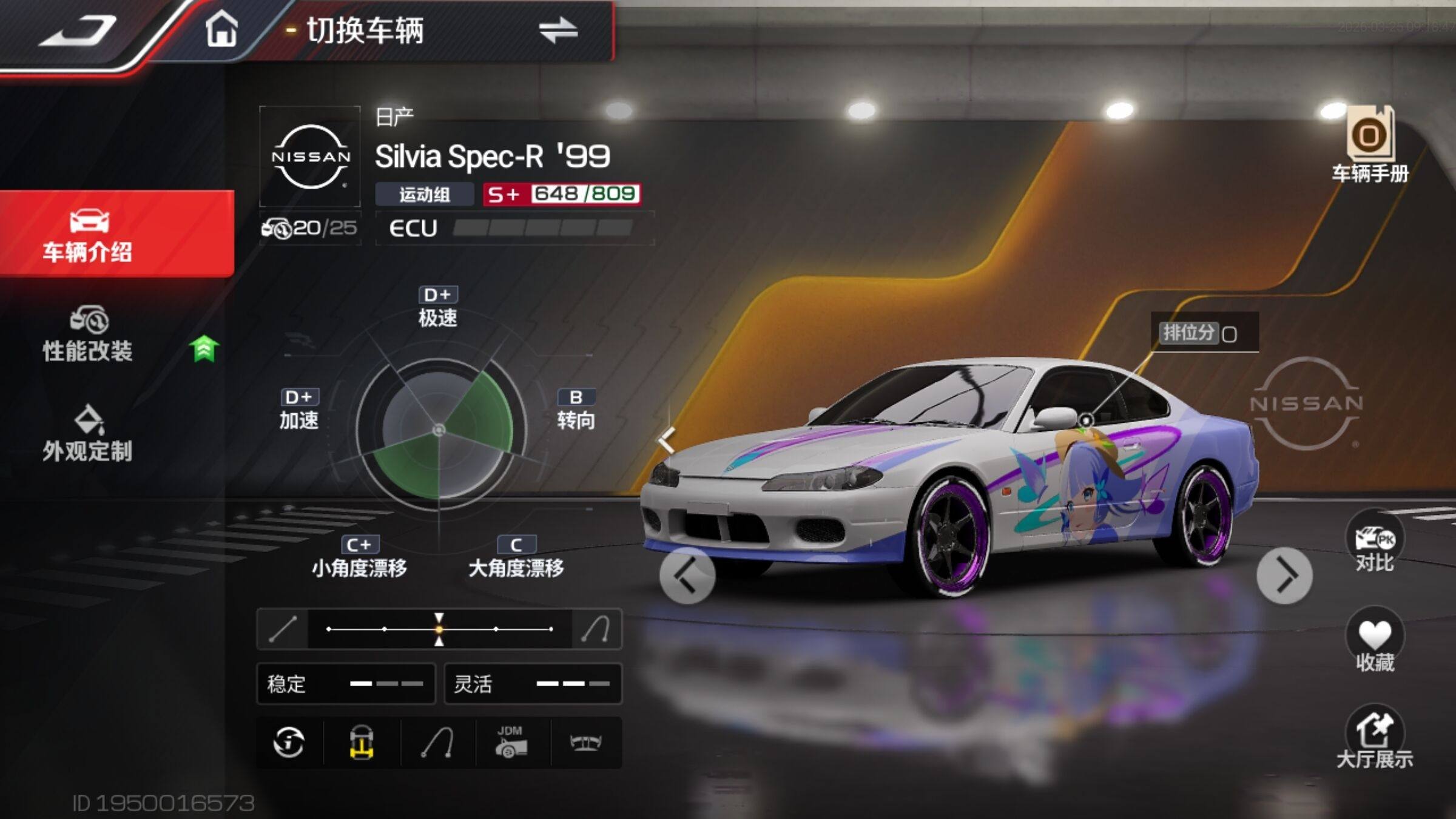Open the JDM car tag icon

pos(511,743)
